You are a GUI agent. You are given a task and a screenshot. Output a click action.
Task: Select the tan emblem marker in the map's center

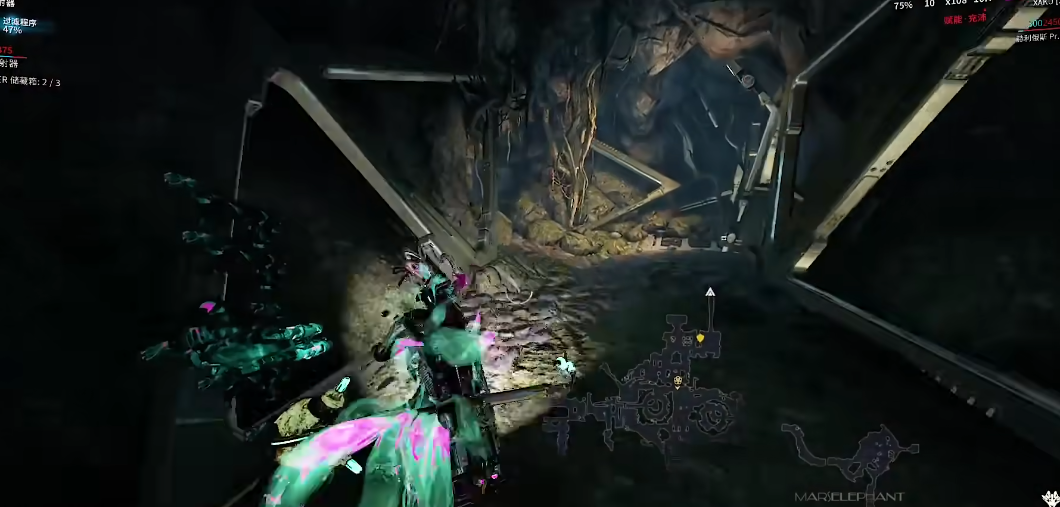(679, 381)
